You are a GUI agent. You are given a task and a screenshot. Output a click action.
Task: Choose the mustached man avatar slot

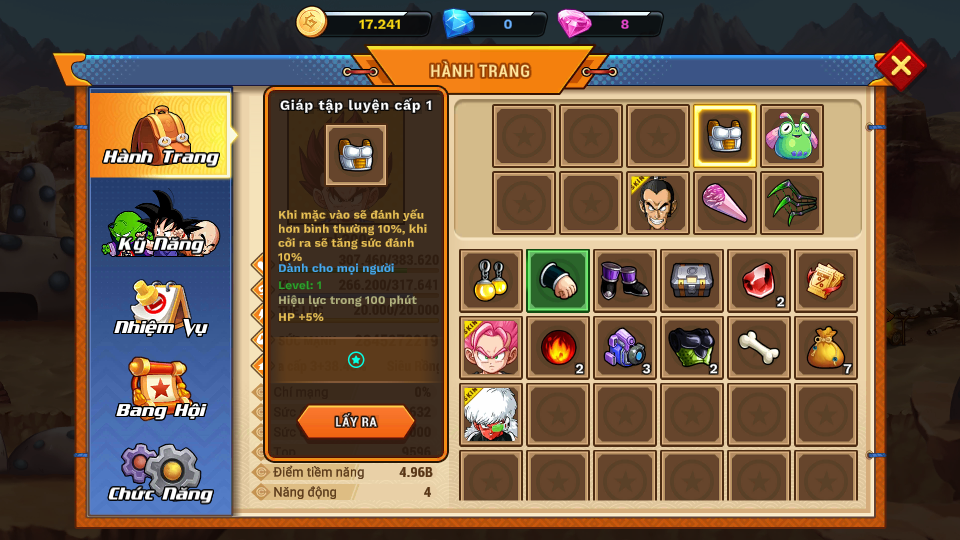pos(658,203)
